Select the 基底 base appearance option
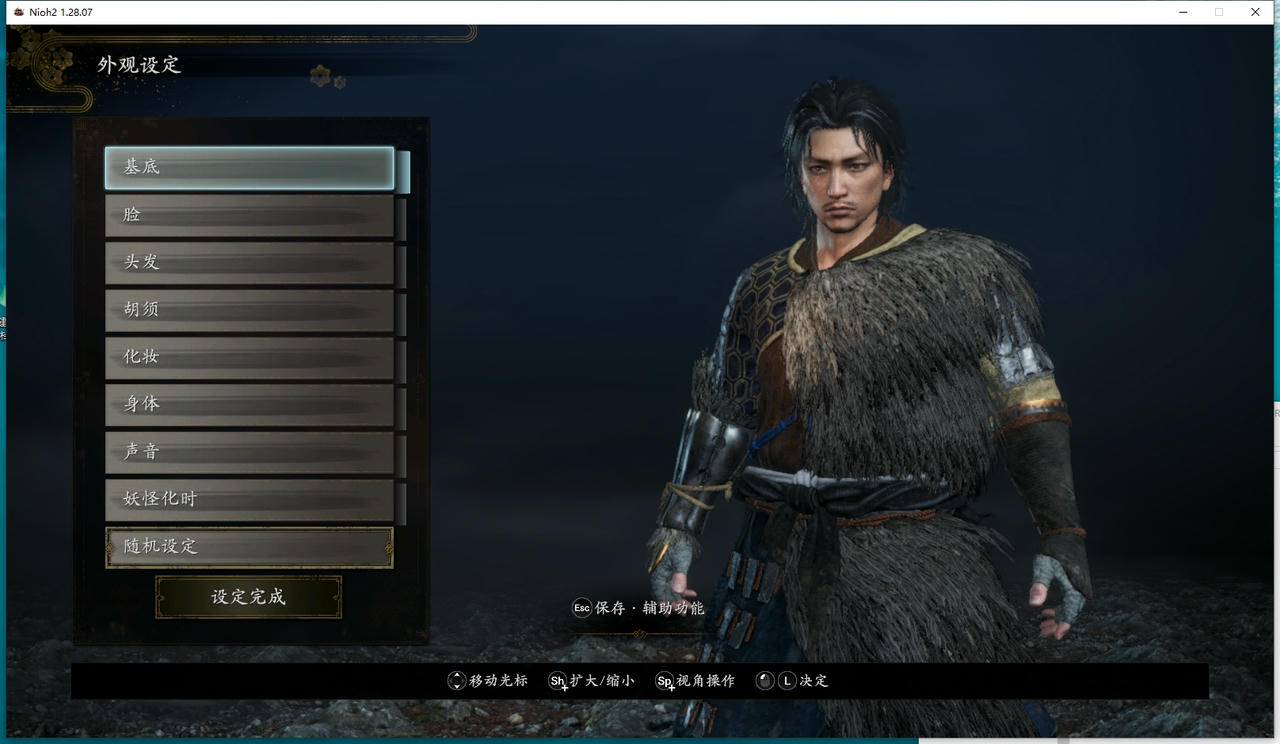 248,167
